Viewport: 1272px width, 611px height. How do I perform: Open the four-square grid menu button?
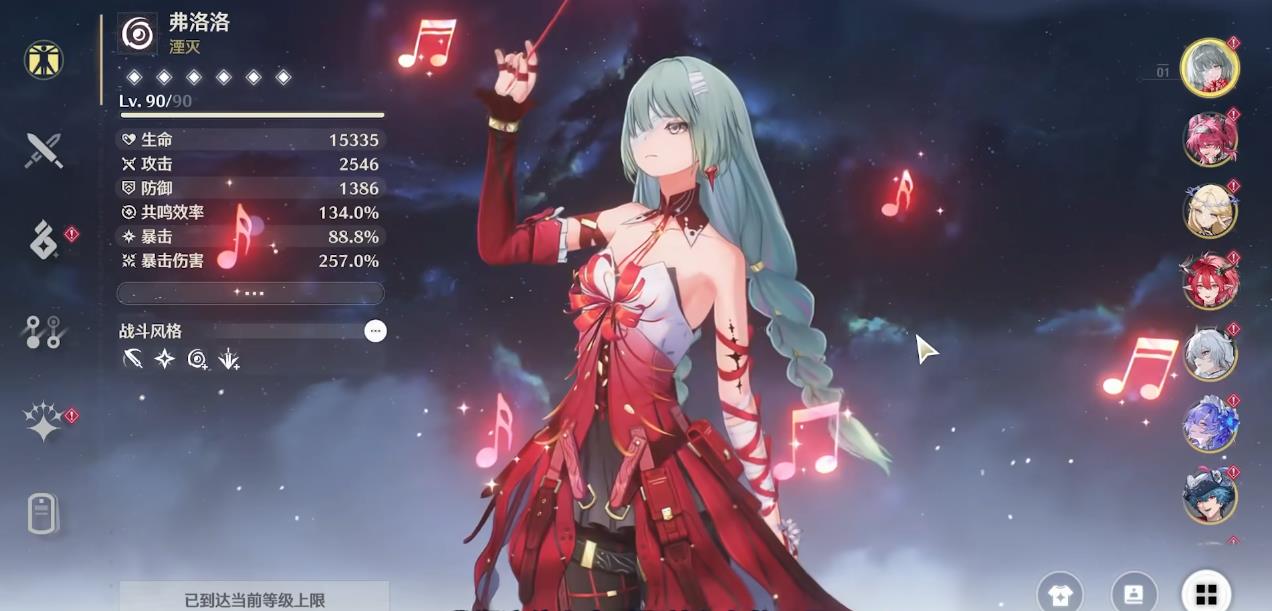point(1206,594)
